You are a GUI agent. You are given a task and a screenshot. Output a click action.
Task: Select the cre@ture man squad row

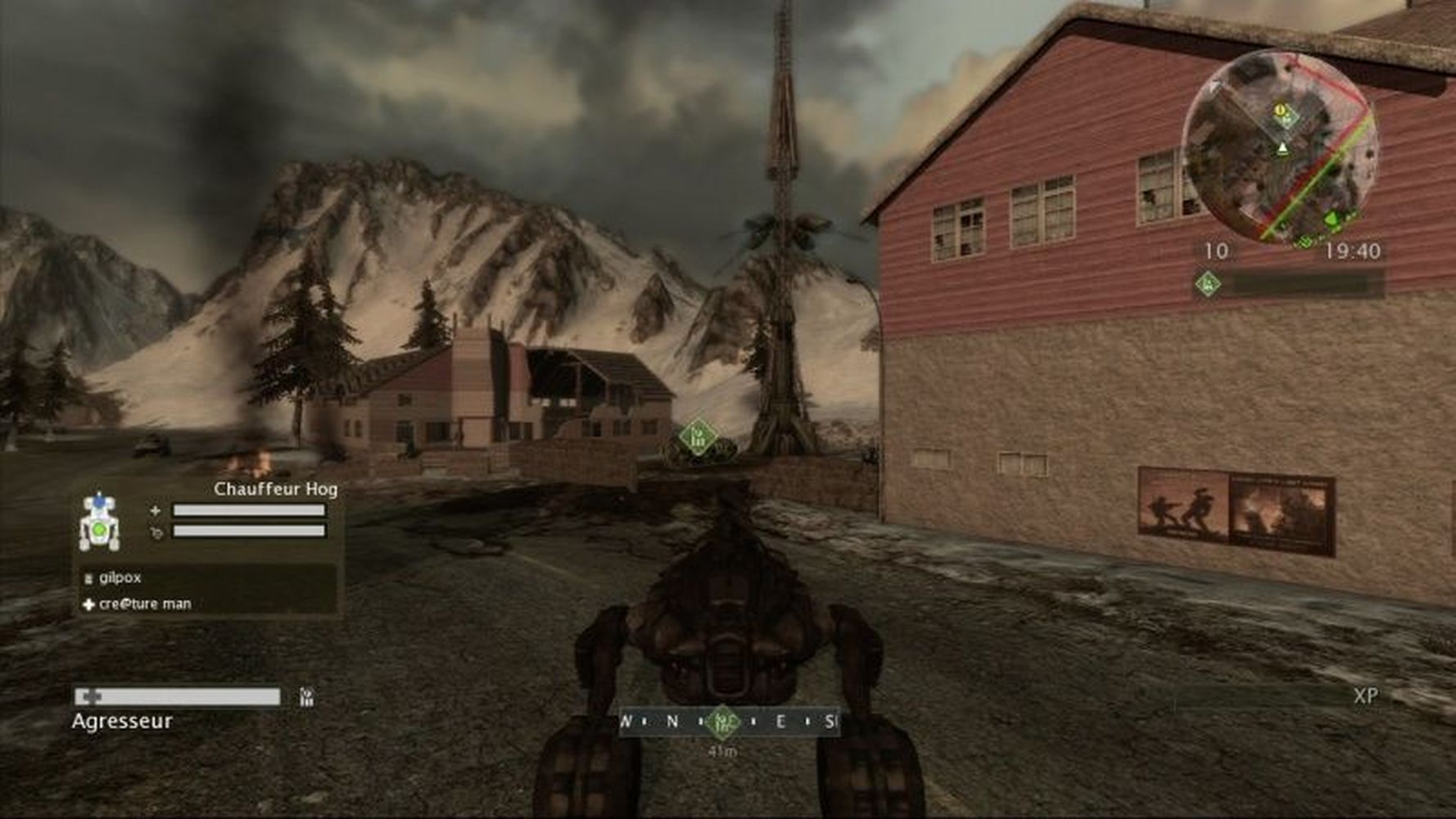coord(205,604)
